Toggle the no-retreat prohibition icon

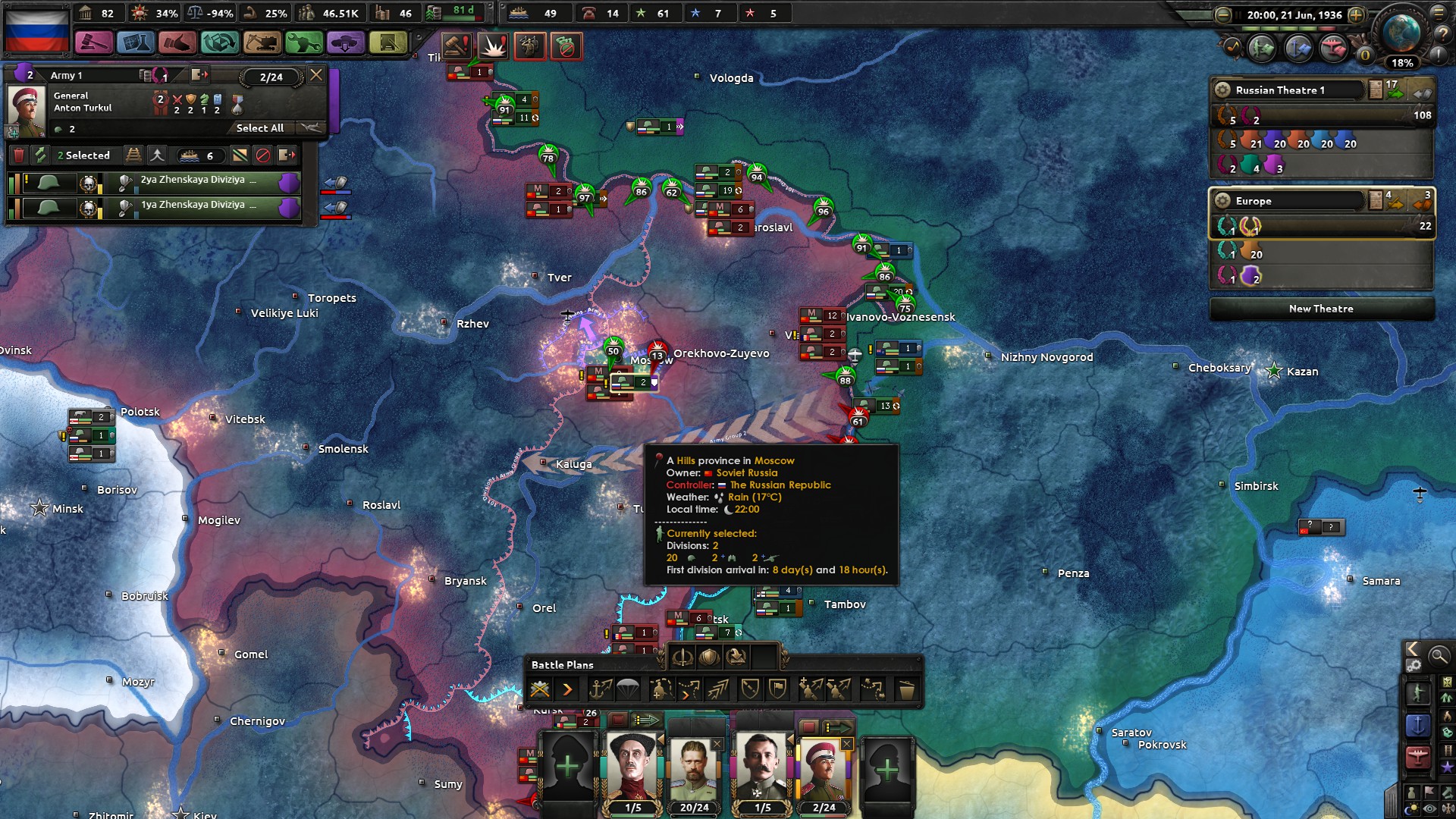(x=265, y=155)
